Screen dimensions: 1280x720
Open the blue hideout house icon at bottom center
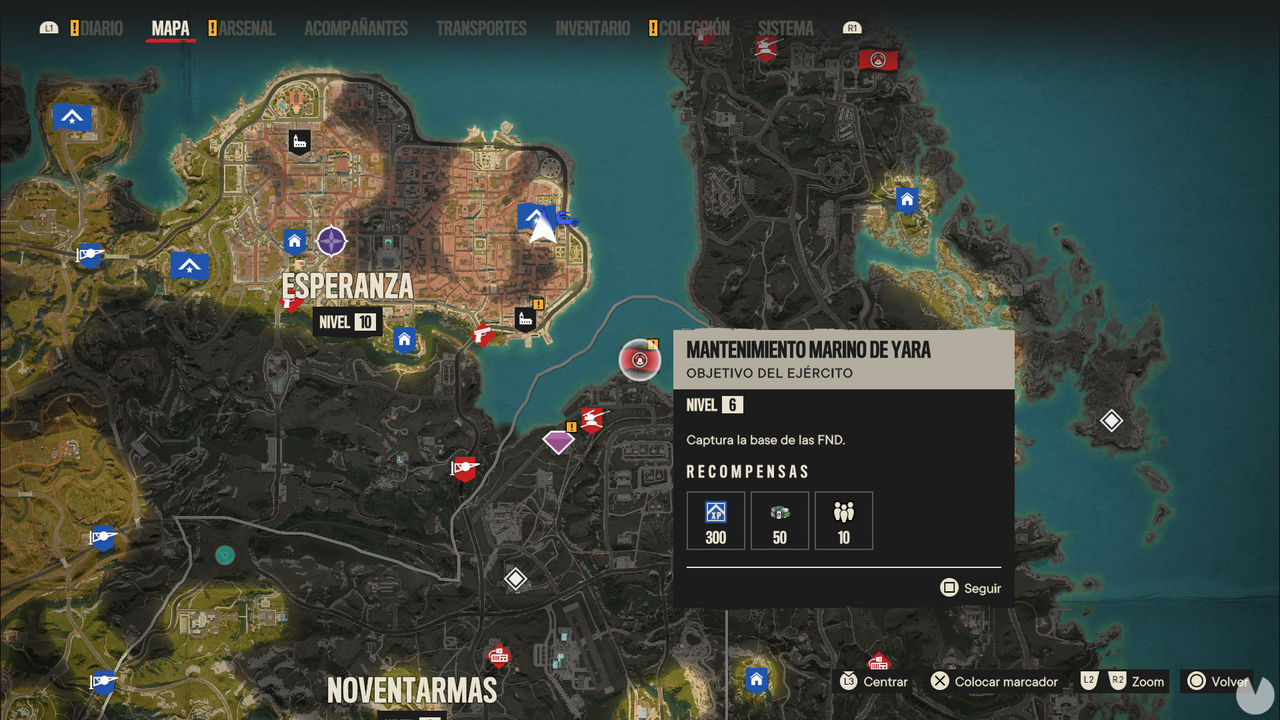point(755,680)
